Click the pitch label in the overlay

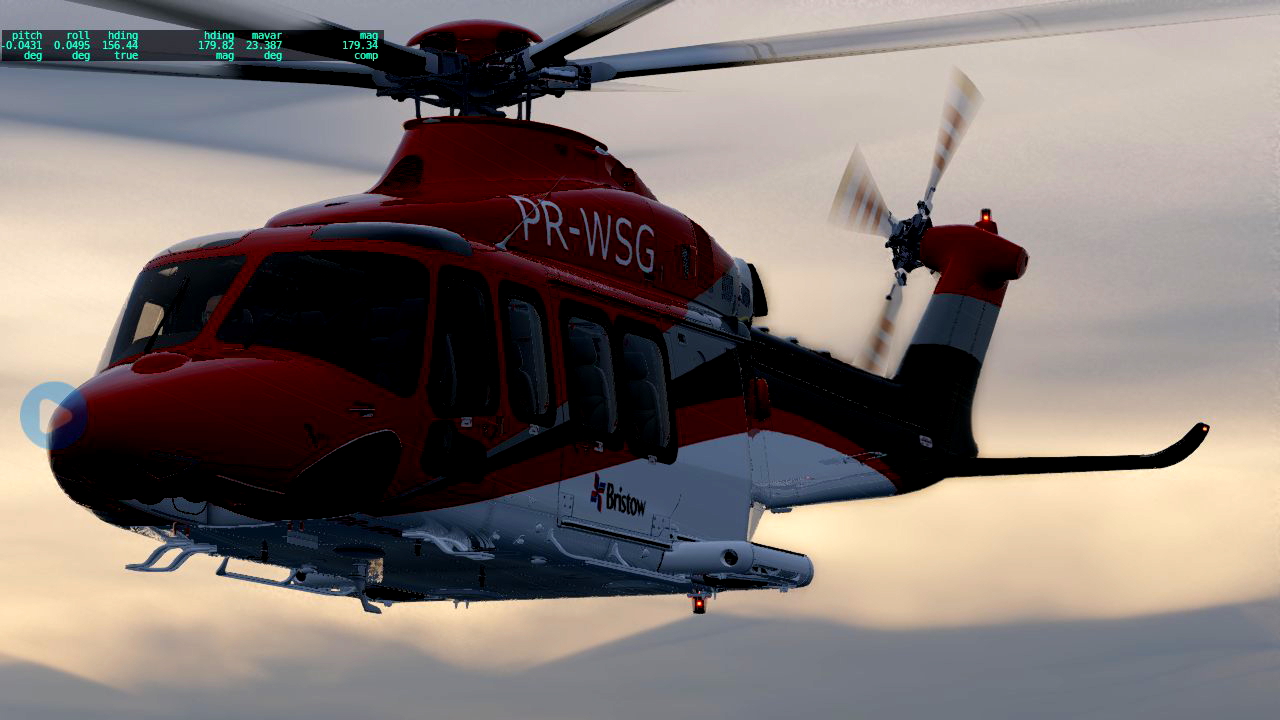point(25,34)
